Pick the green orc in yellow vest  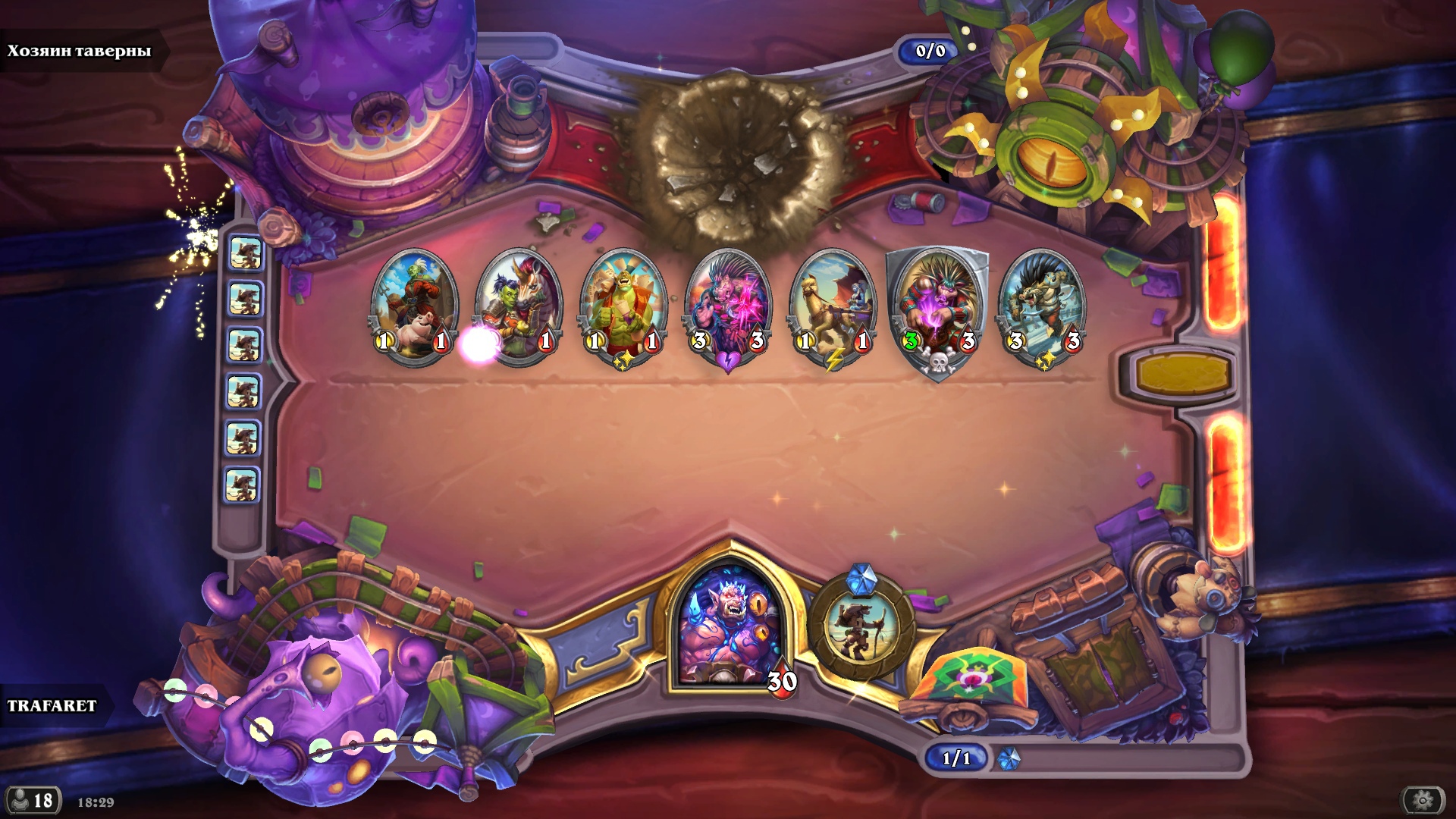(623, 303)
